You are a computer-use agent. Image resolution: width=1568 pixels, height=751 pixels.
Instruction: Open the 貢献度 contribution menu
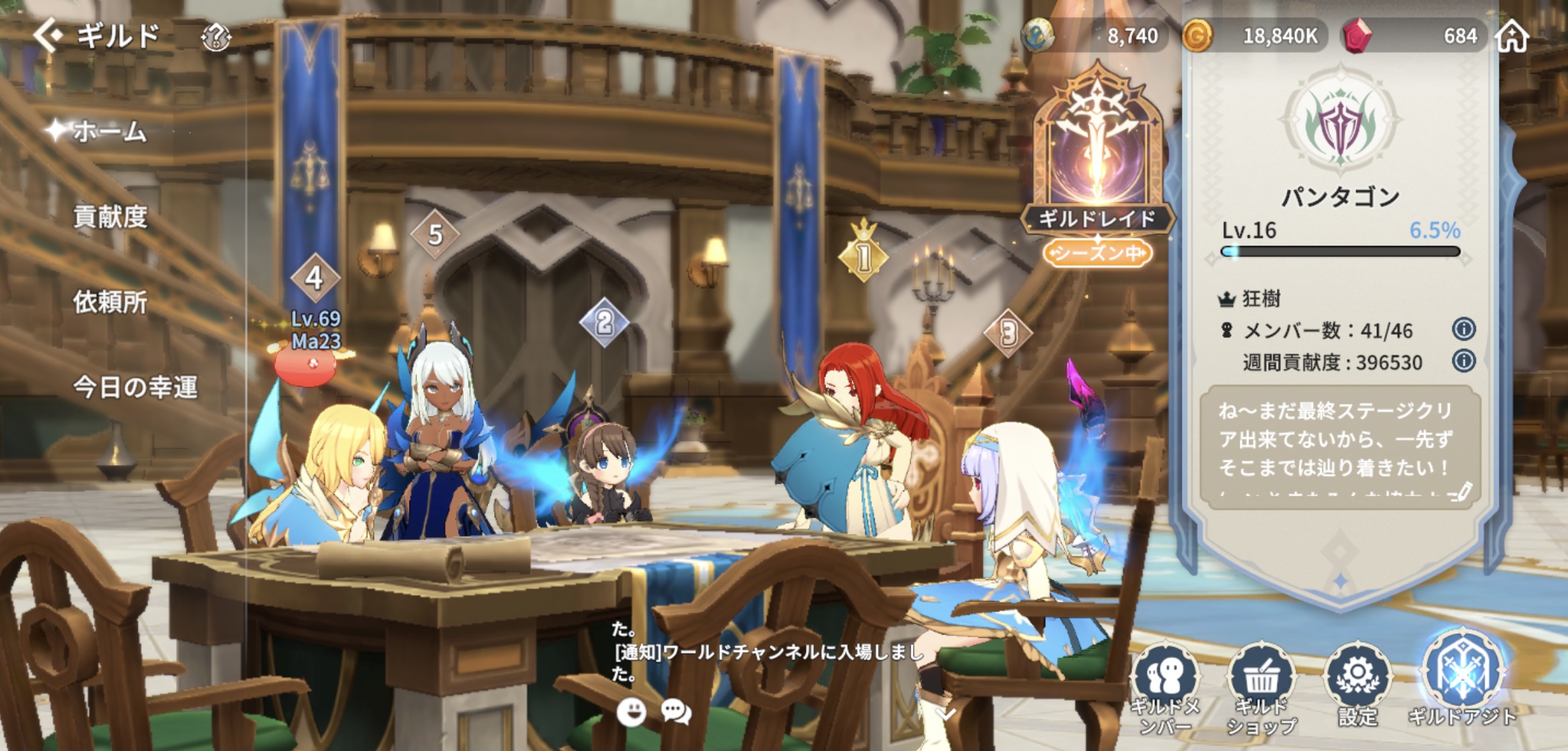click(x=110, y=217)
